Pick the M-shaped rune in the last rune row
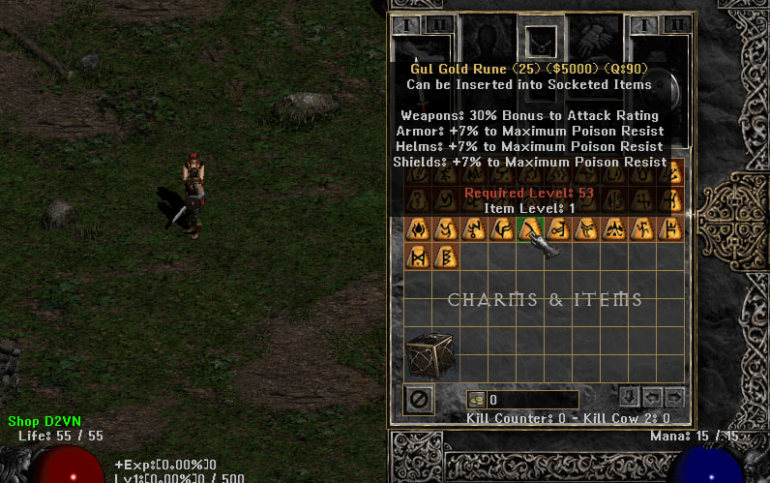 [418, 258]
